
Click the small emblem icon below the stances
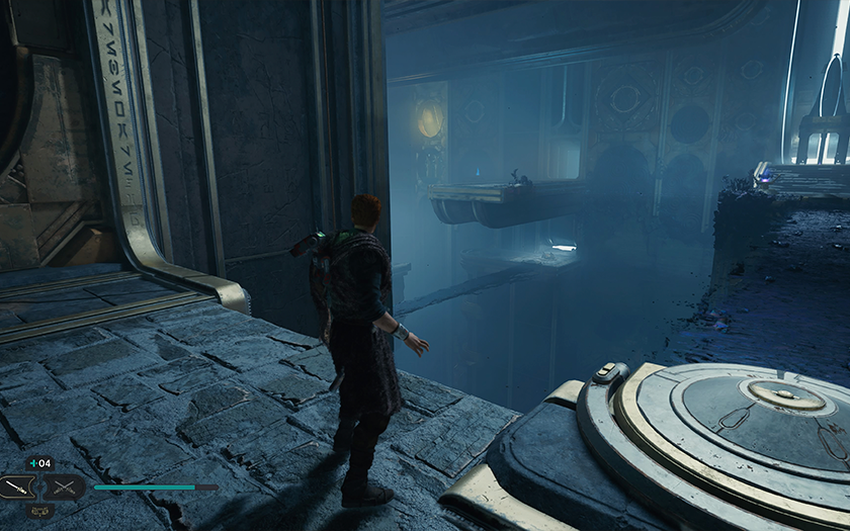coord(39,511)
